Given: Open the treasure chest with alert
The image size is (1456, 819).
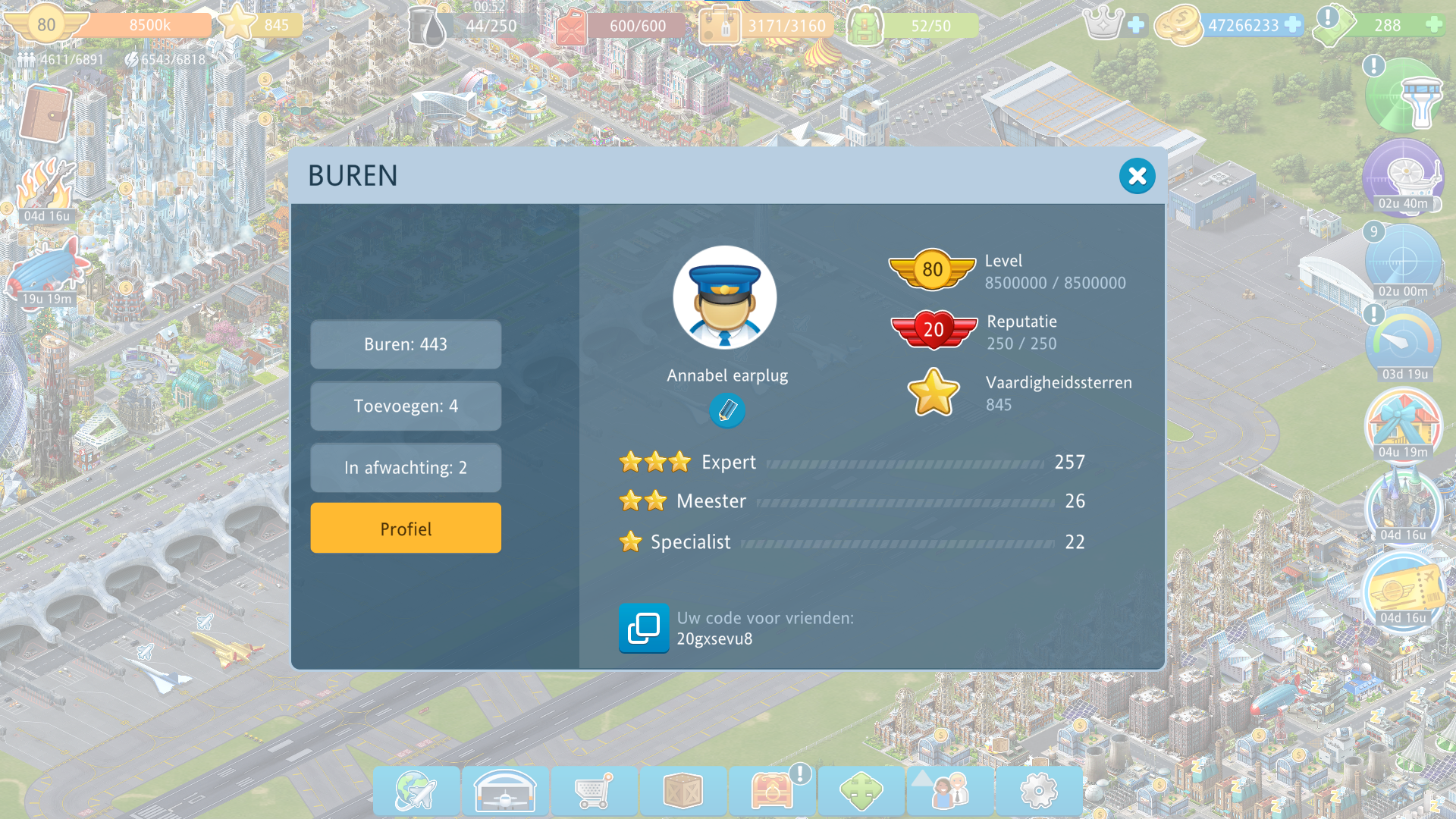Looking at the screenshot, I should [772, 791].
